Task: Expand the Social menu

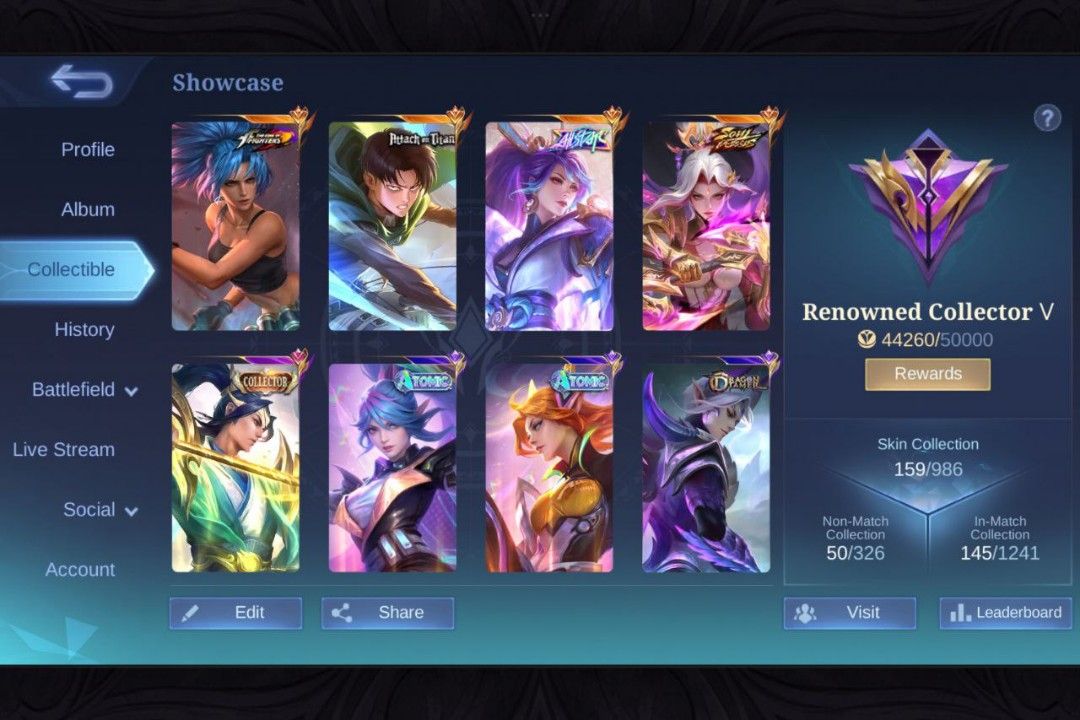Action: [100, 510]
